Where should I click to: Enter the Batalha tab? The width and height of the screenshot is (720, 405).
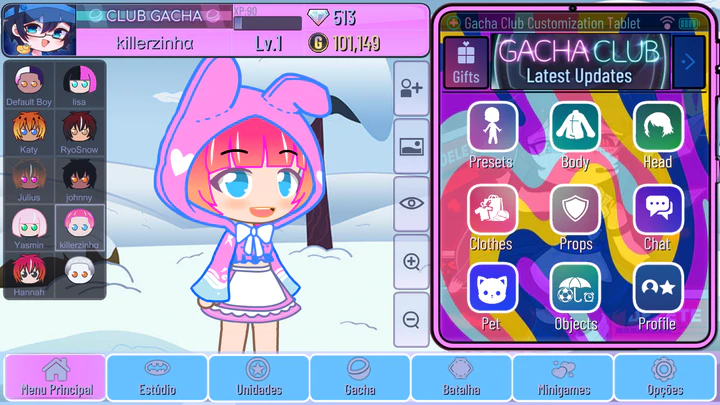[461, 378]
